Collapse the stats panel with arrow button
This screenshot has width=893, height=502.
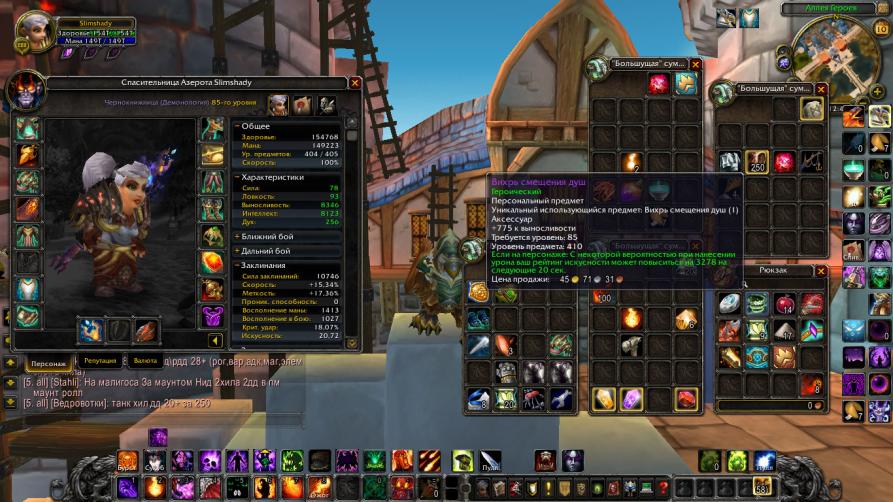click(x=214, y=342)
